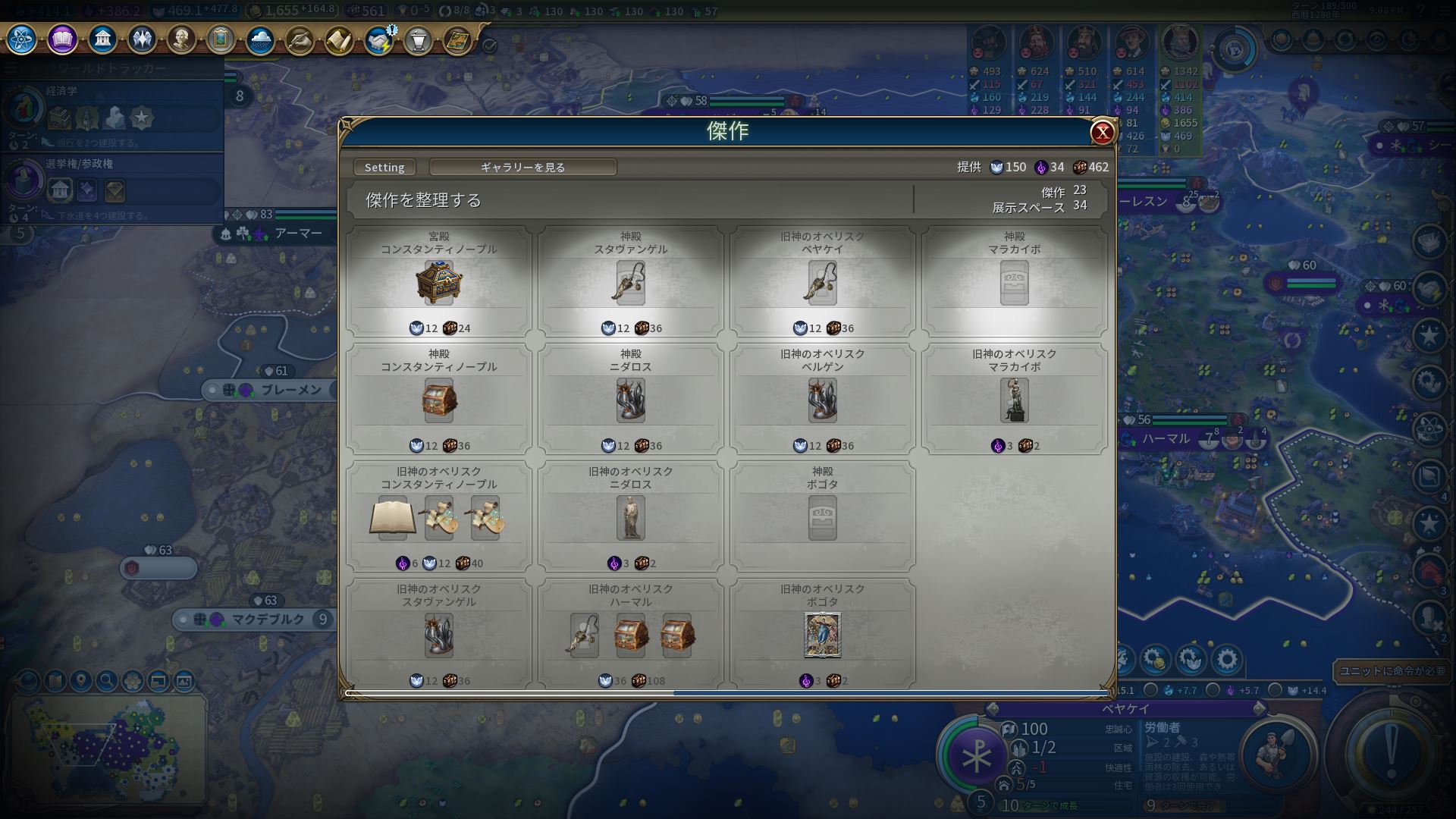Open the civics tree book icon
The height and width of the screenshot is (819, 1456).
click(x=62, y=39)
